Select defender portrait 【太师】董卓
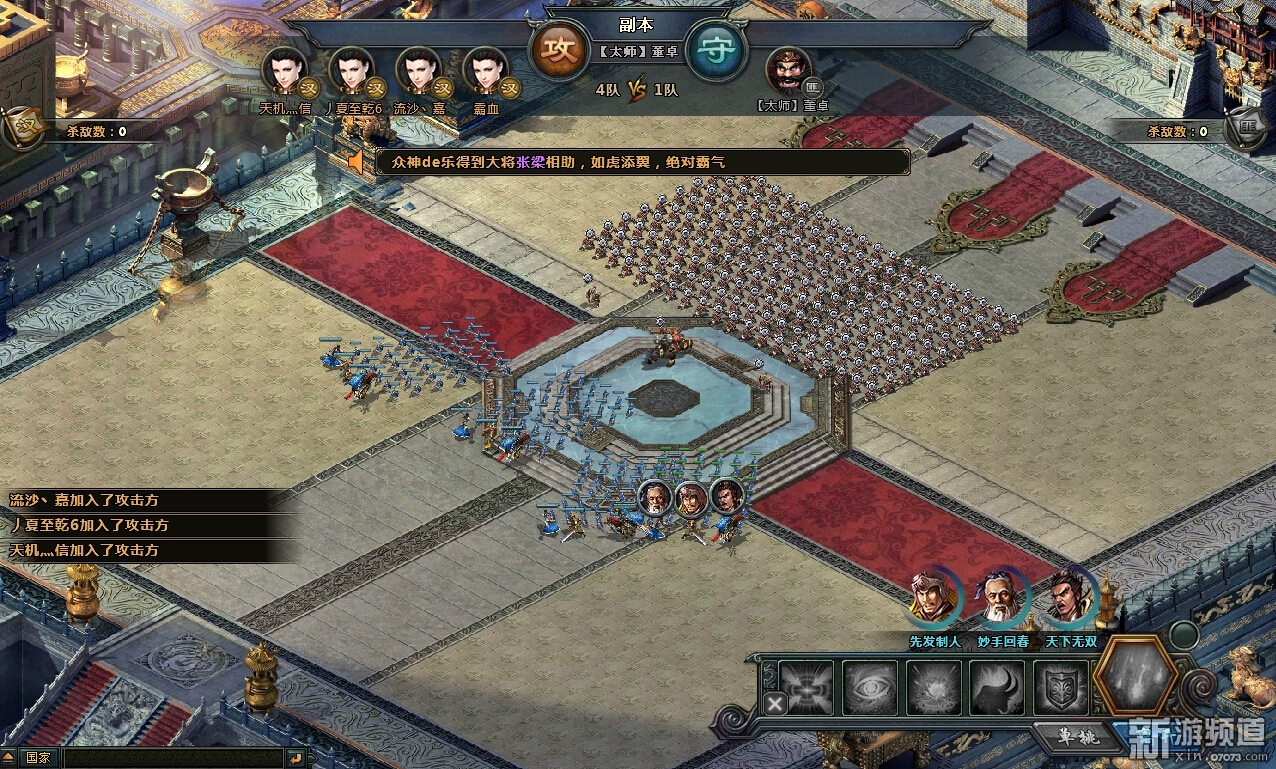 point(789,71)
